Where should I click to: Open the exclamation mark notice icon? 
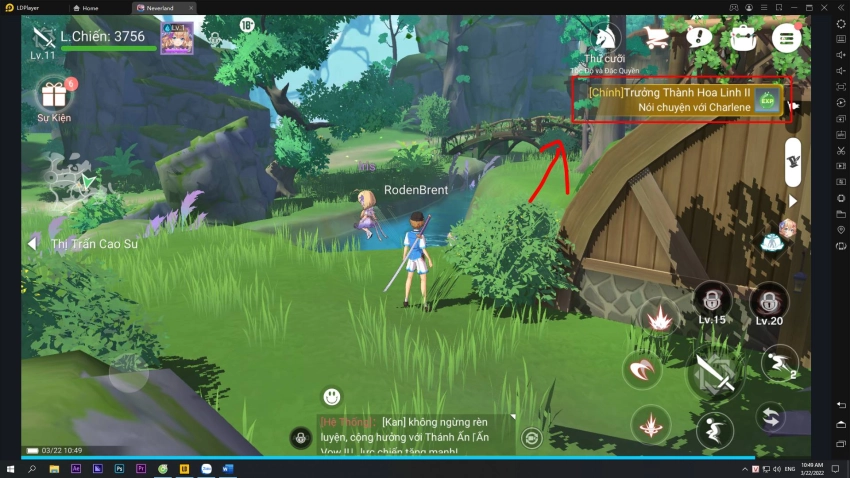coord(699,38)
